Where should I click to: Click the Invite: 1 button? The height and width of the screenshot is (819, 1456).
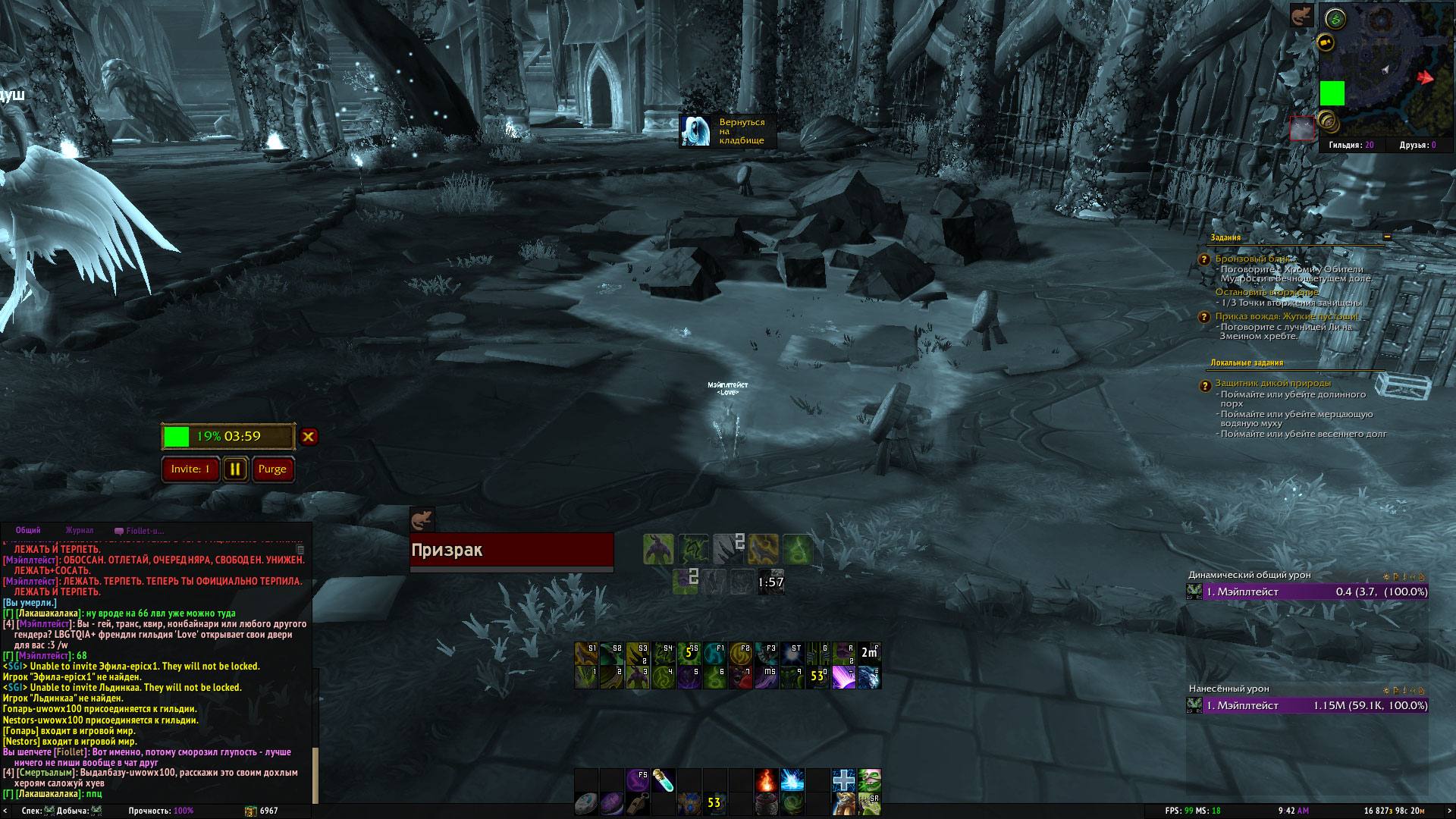click(190, 469)
